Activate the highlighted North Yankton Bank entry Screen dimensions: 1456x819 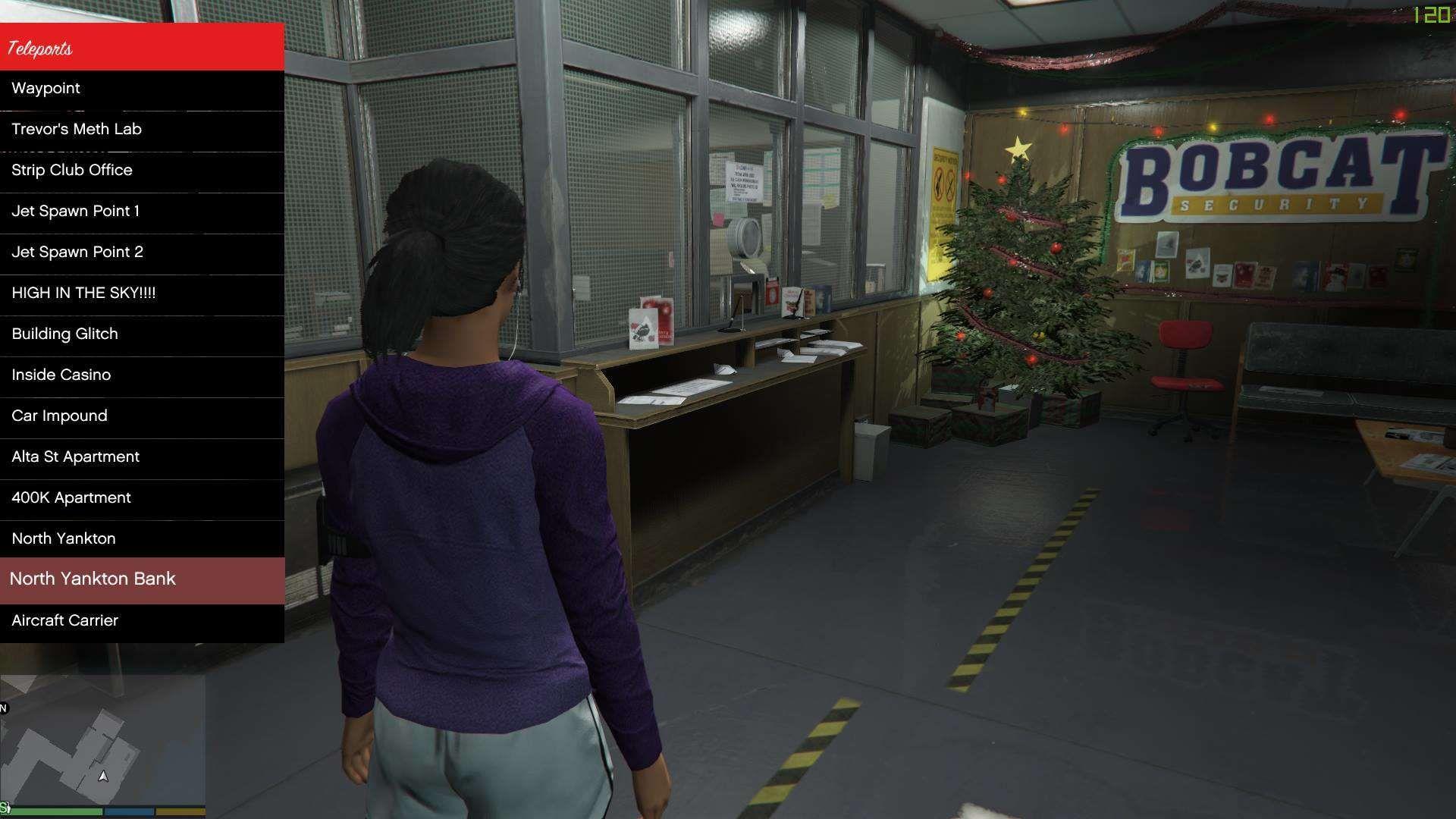pyautogui.click(x=142, y=580)
